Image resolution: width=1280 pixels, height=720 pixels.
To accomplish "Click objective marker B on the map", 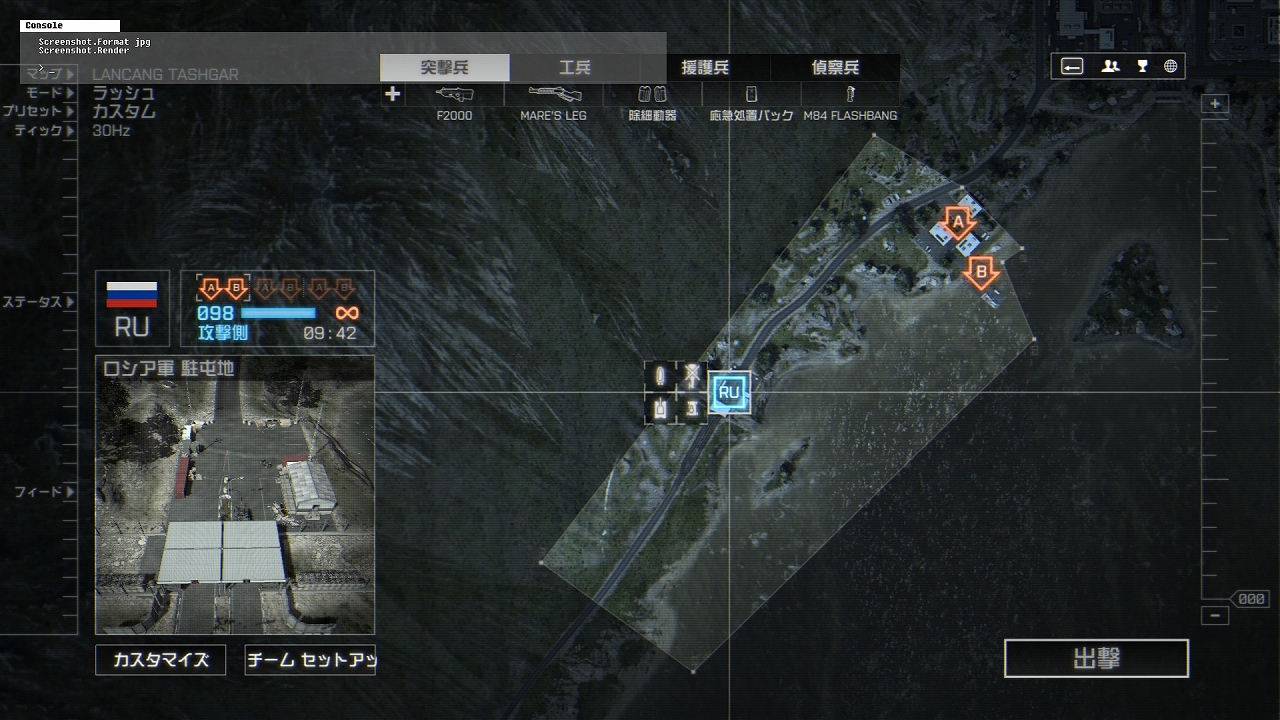I will tap(981, 272).
